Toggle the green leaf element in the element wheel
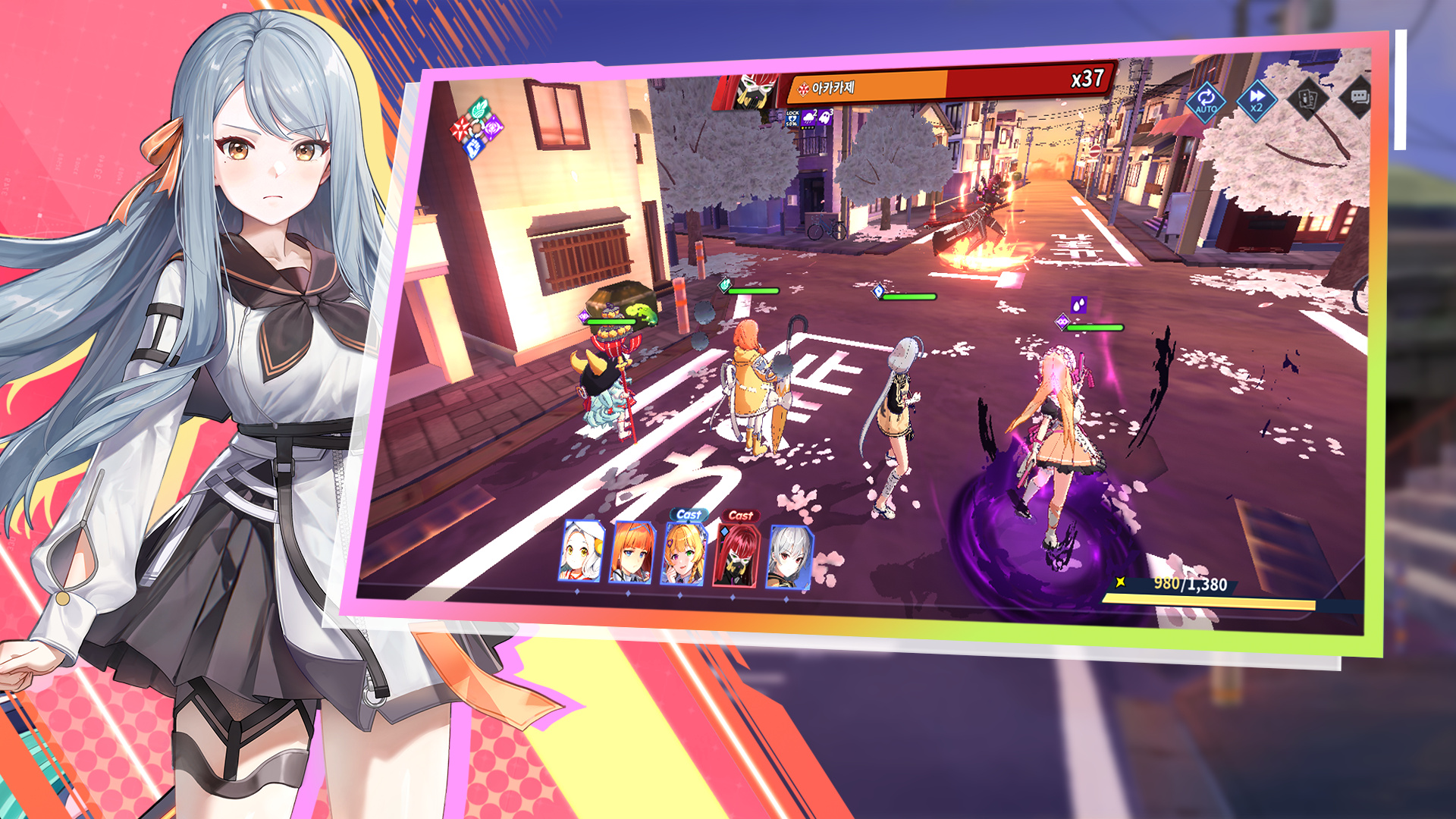 [x=477, y=108]
